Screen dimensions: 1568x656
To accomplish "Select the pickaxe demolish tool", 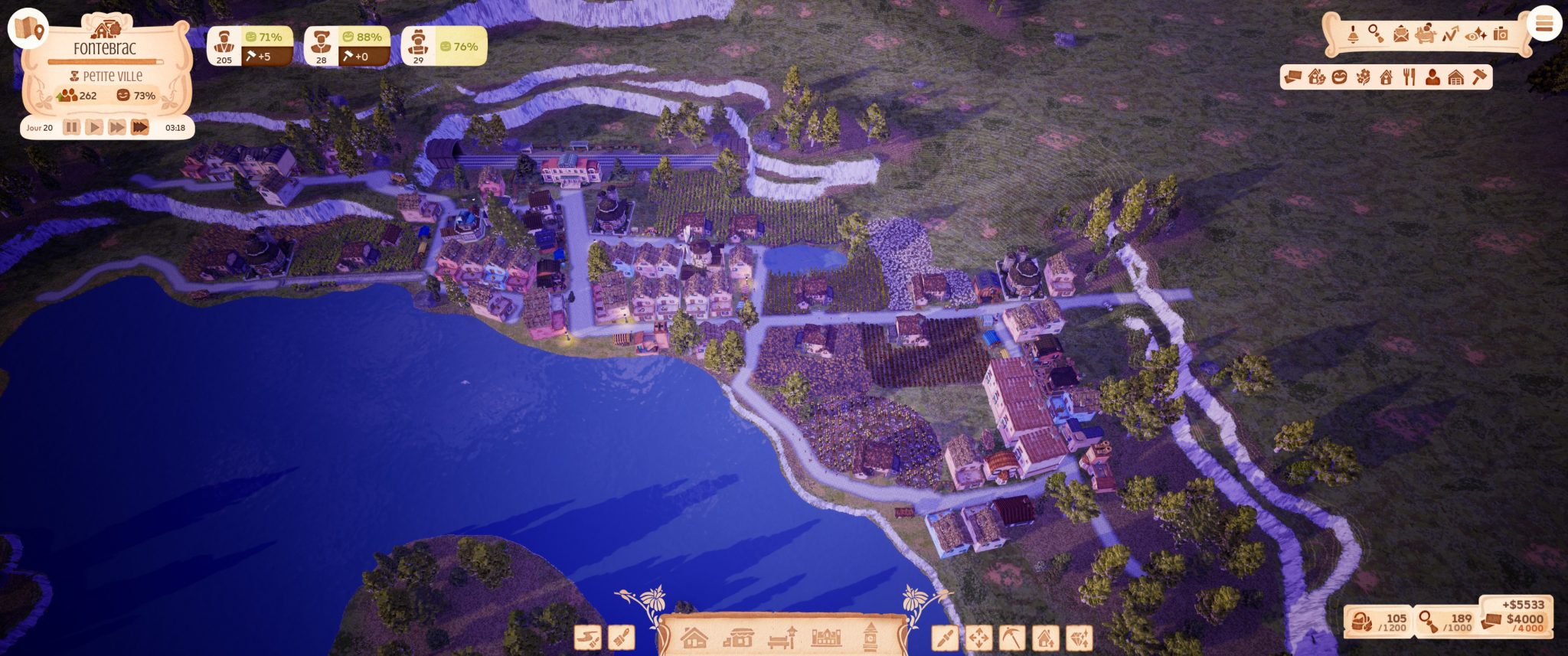I will click(1012, 638).
